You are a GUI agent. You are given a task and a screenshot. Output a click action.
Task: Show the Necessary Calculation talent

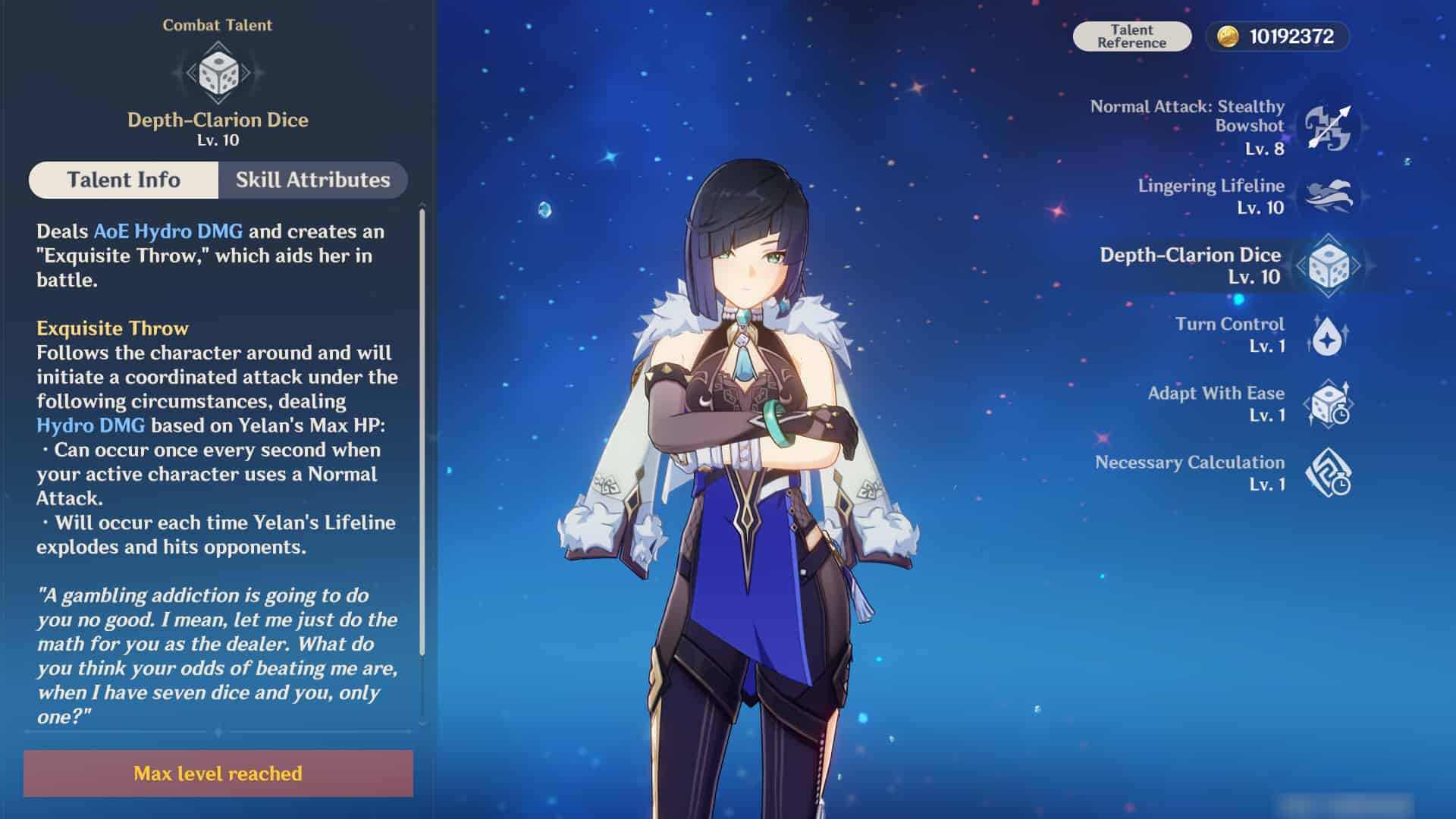pos(1327,473)
